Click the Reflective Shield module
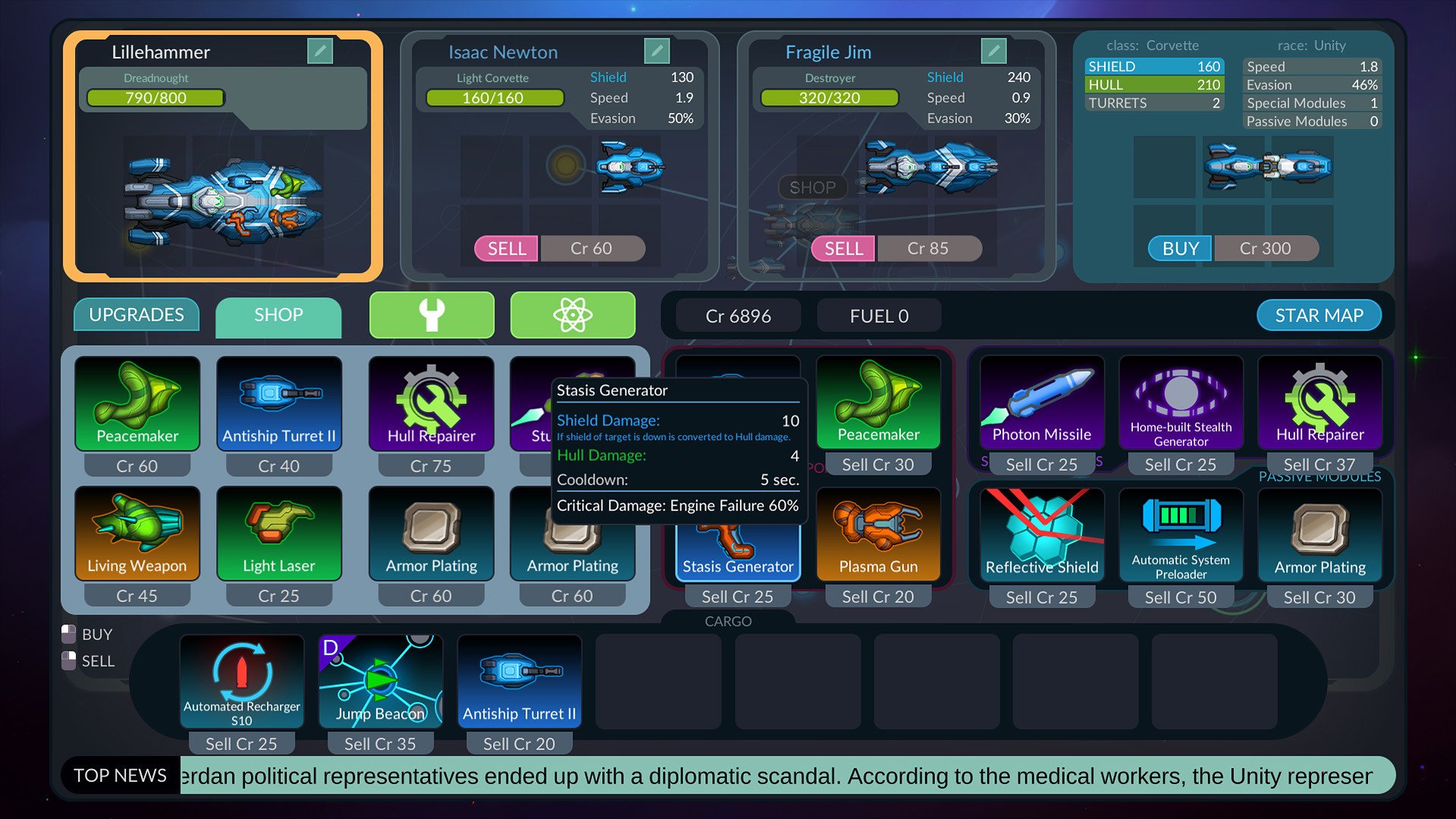 tap(1041, 534)
